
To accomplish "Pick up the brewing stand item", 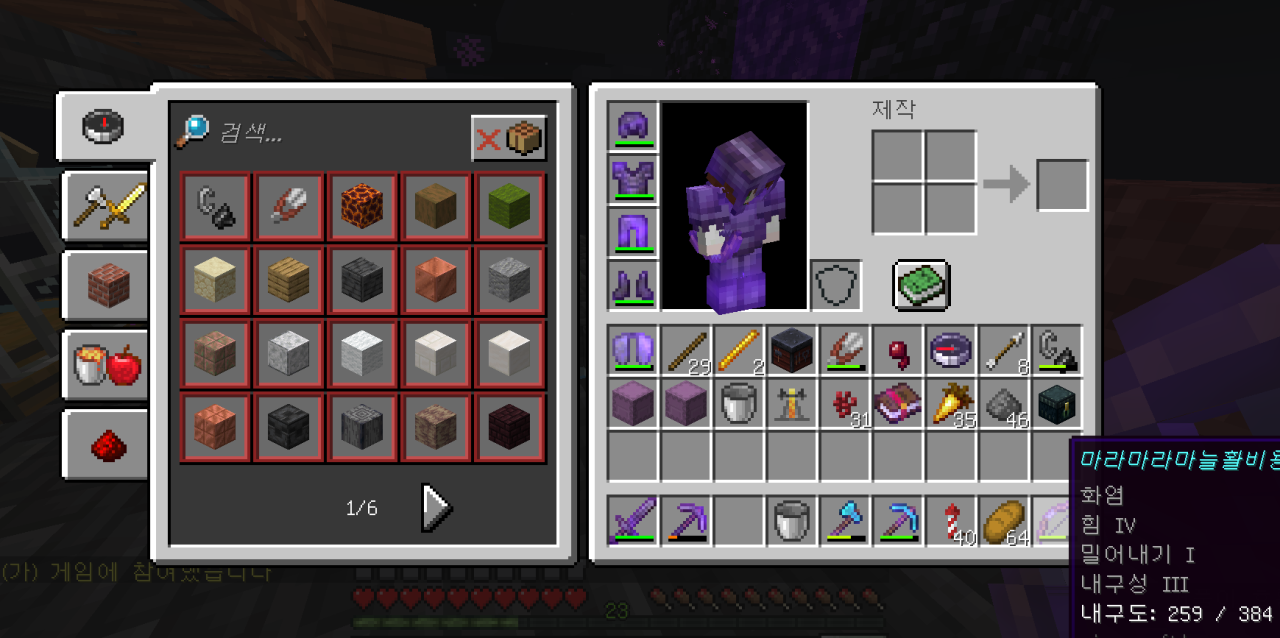I will 791,405.
